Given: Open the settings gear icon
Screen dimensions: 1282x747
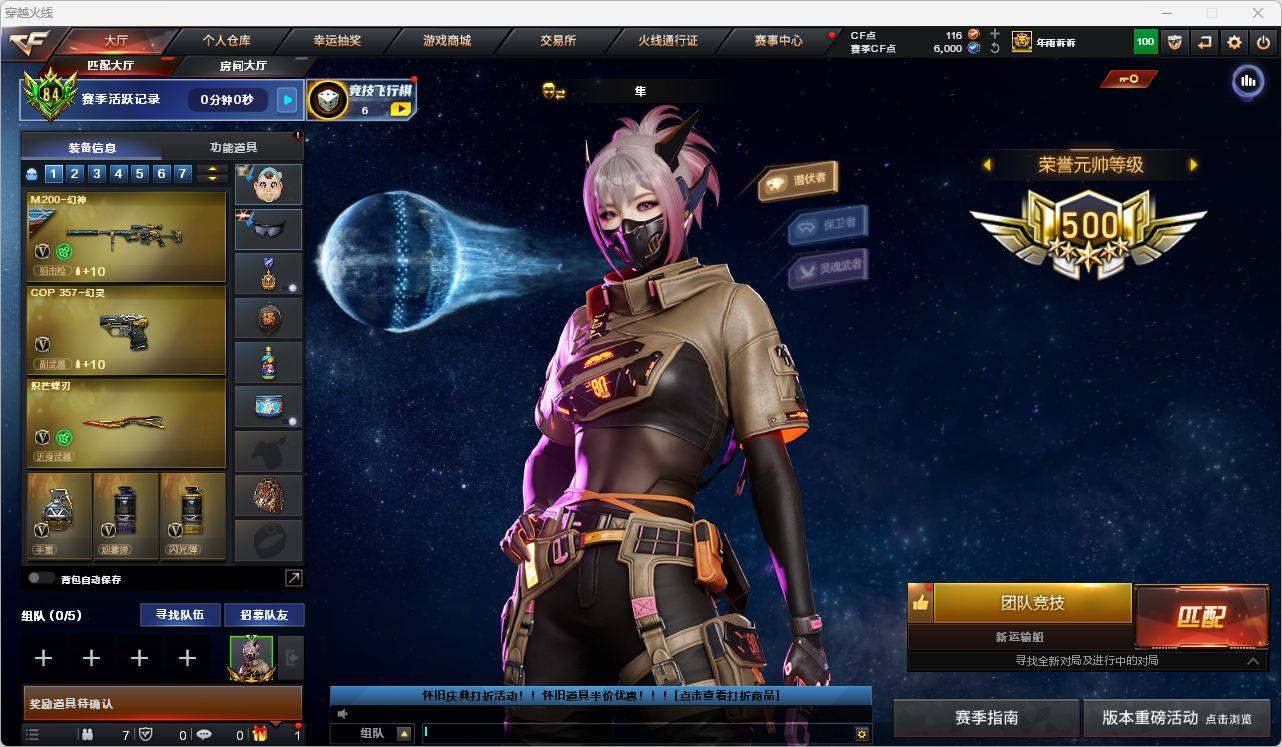Looking at the screenshot, I should [x=1234, y=42].
